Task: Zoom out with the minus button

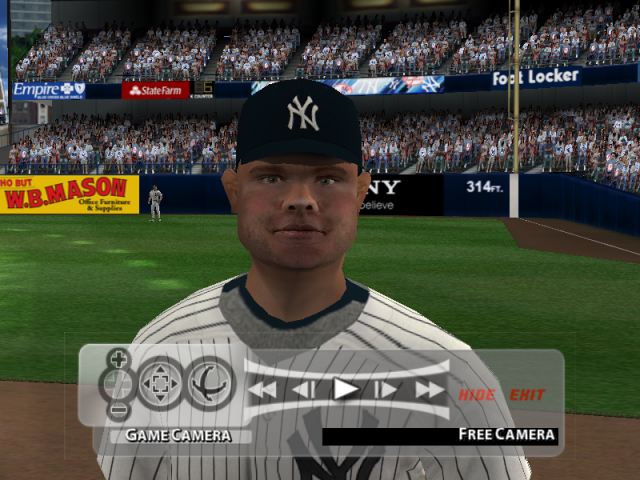Action: [x=119, y=409]
